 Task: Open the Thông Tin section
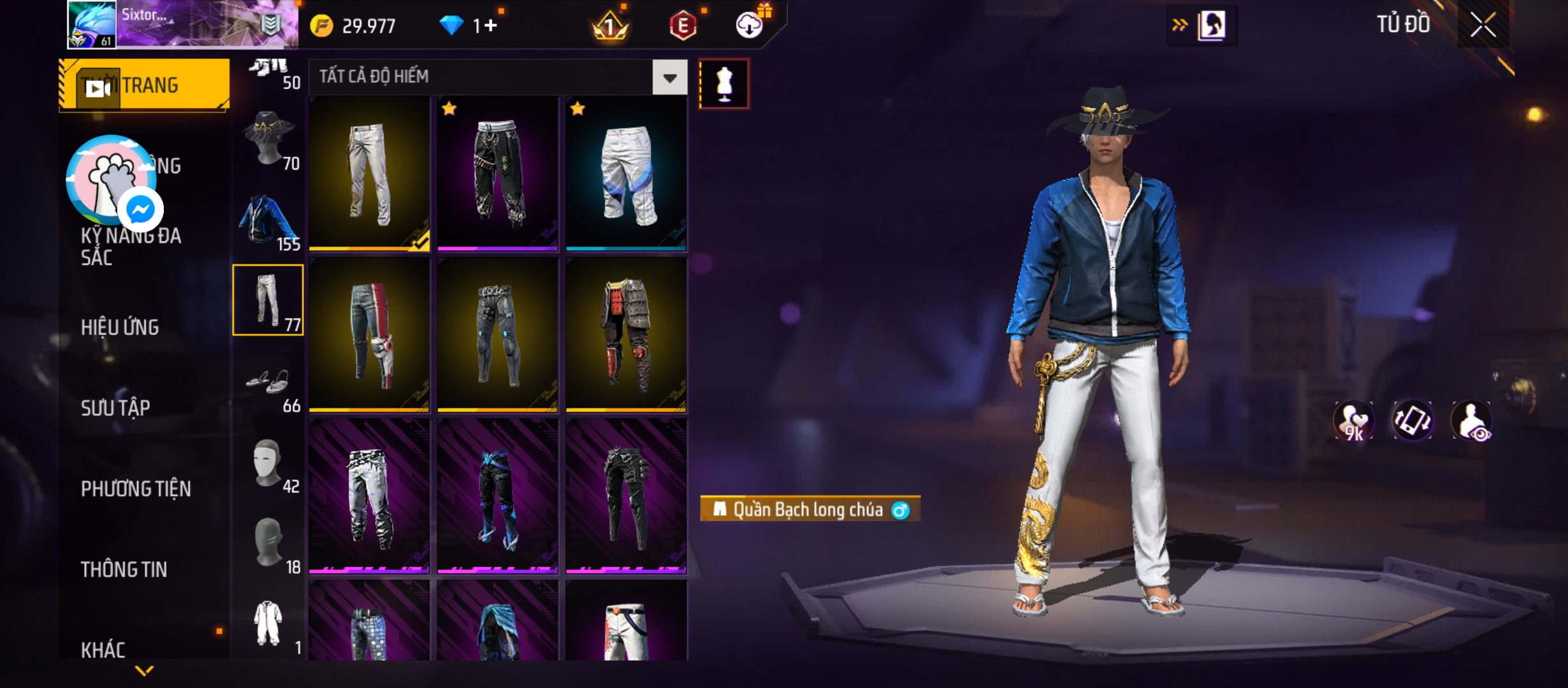[x=124, y=569]
